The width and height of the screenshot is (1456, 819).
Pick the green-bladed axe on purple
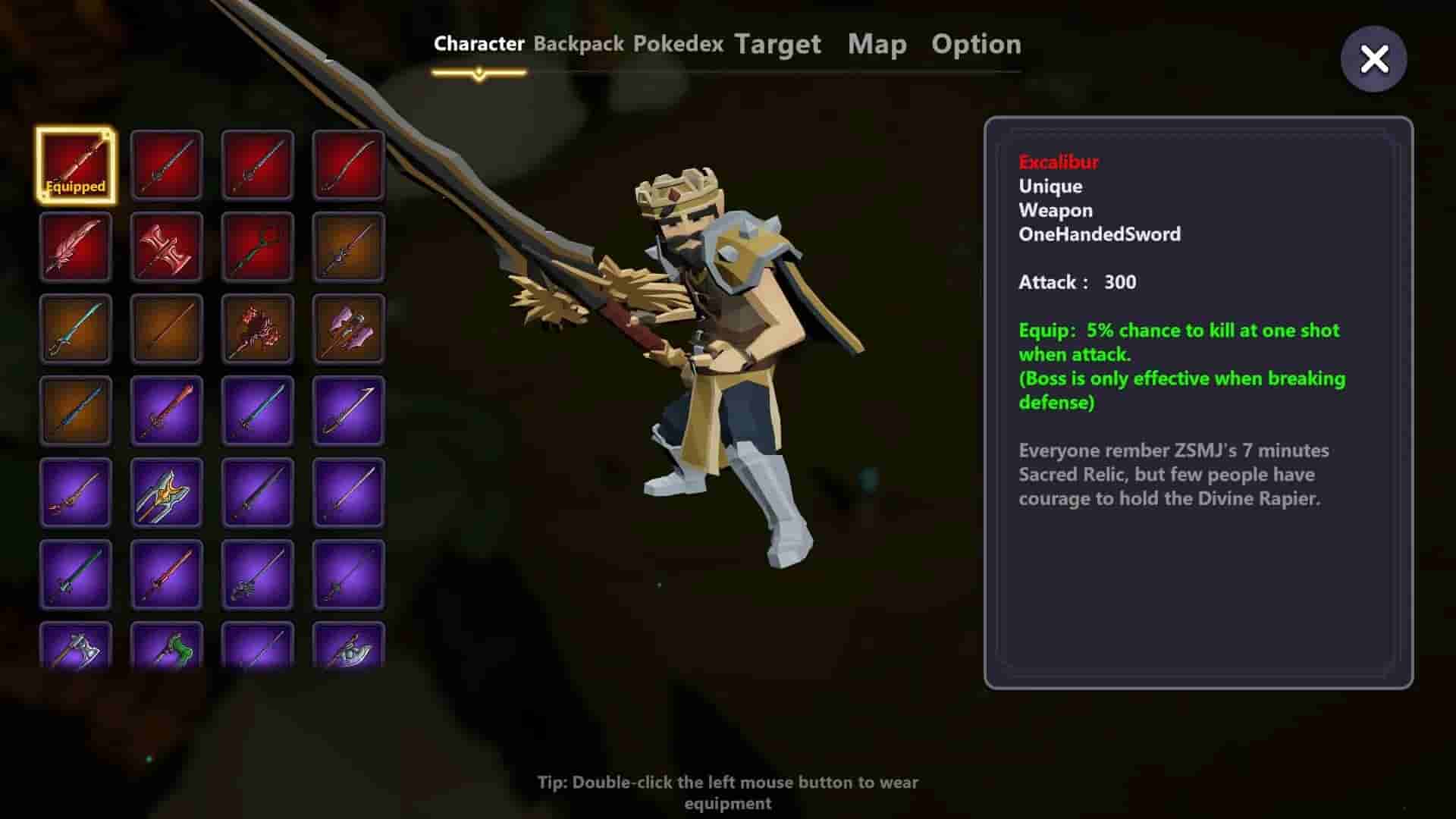[167, 646]
